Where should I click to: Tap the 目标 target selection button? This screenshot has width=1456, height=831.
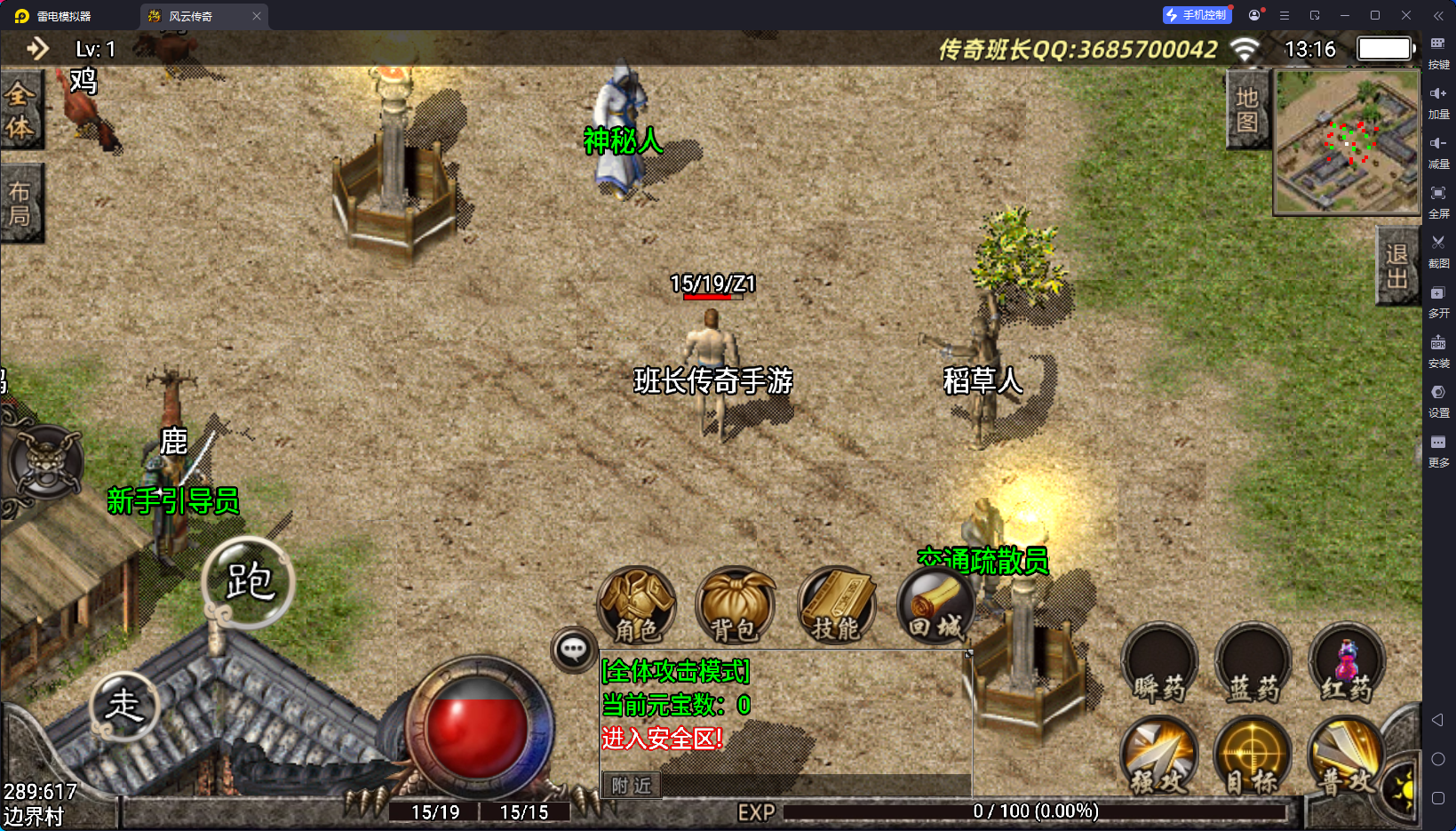tap(1253, 757)
